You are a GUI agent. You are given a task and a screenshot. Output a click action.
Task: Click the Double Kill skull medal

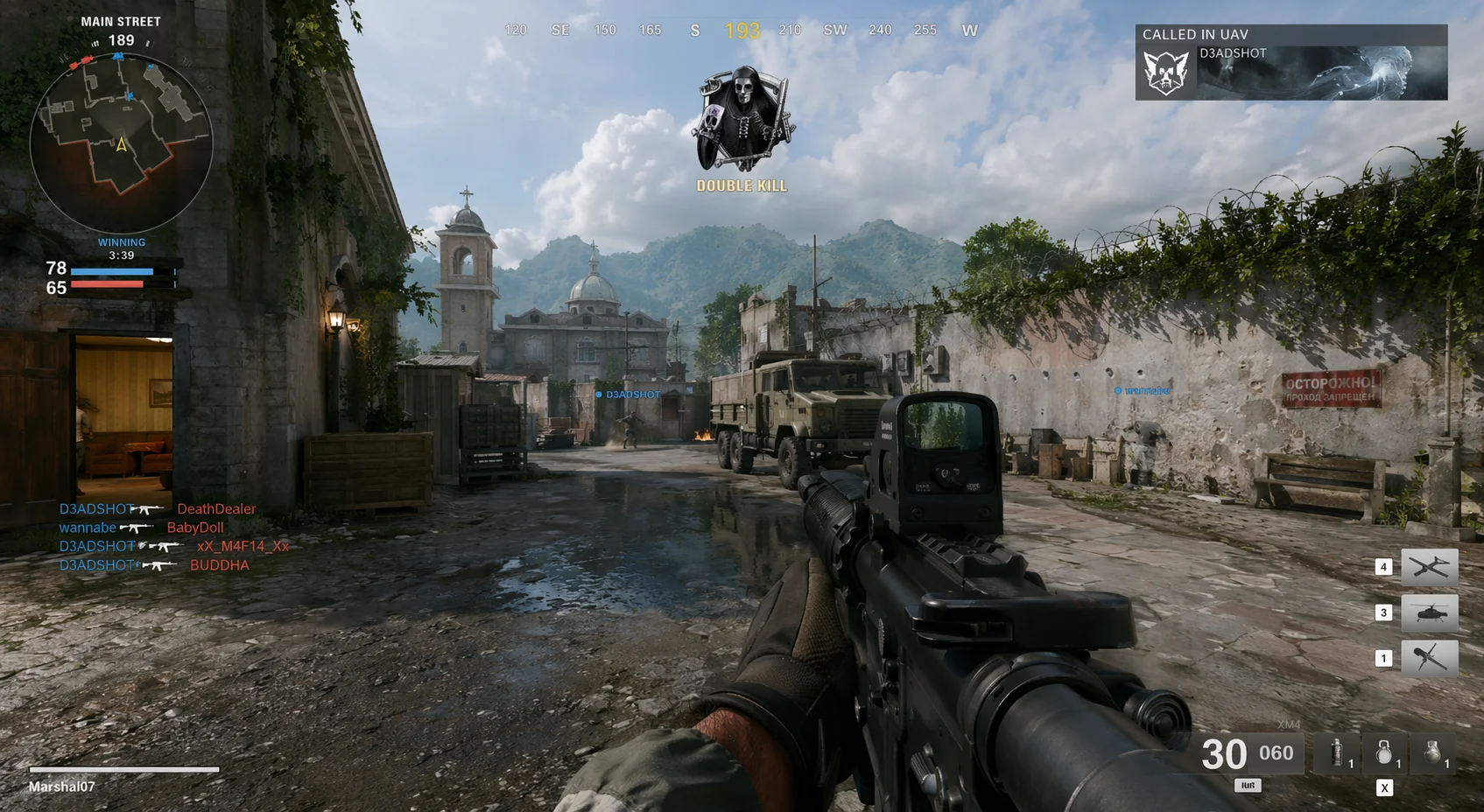point(742,120)
